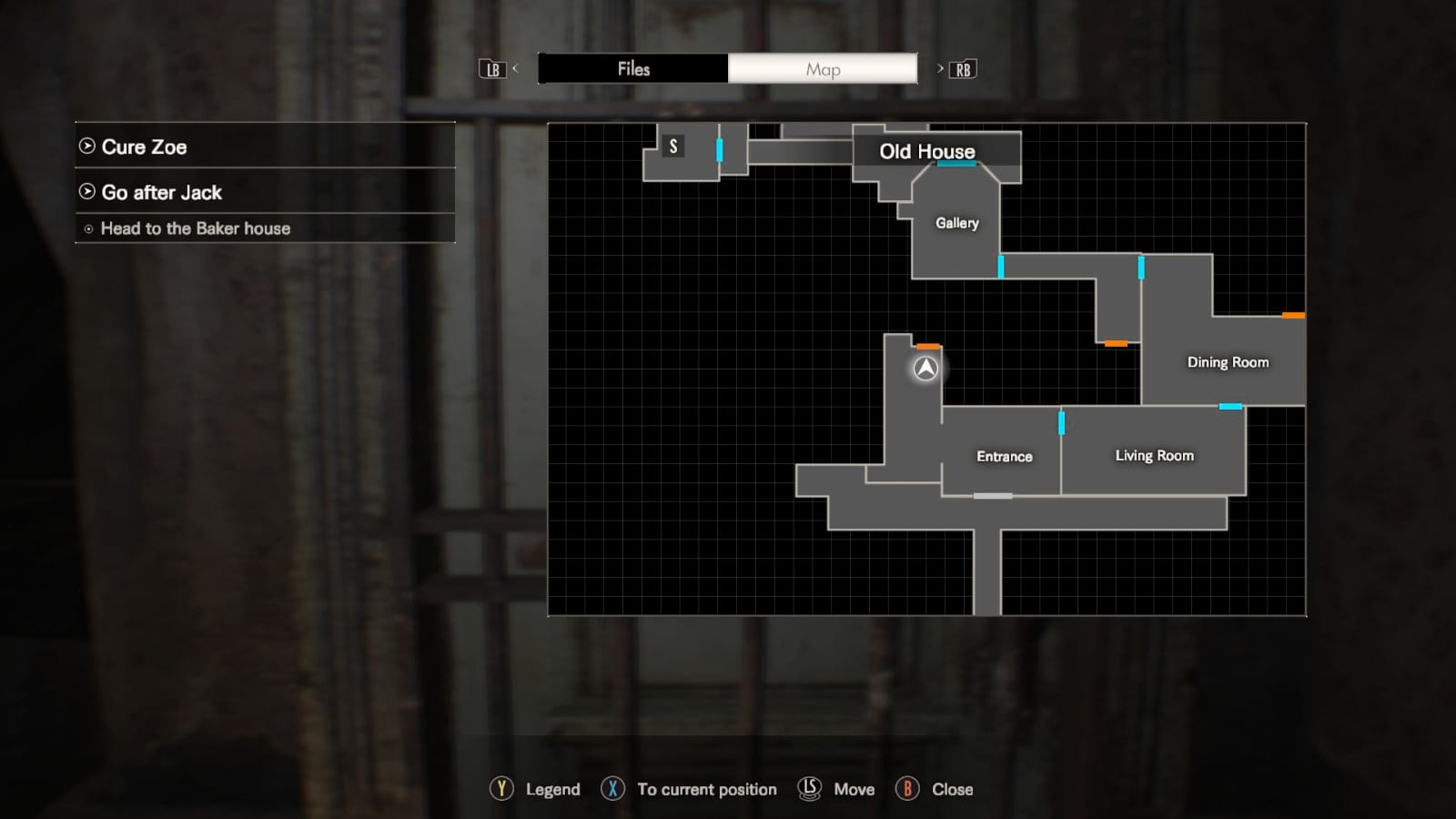Click the Y button prompt for Legend

pos(501,789)
